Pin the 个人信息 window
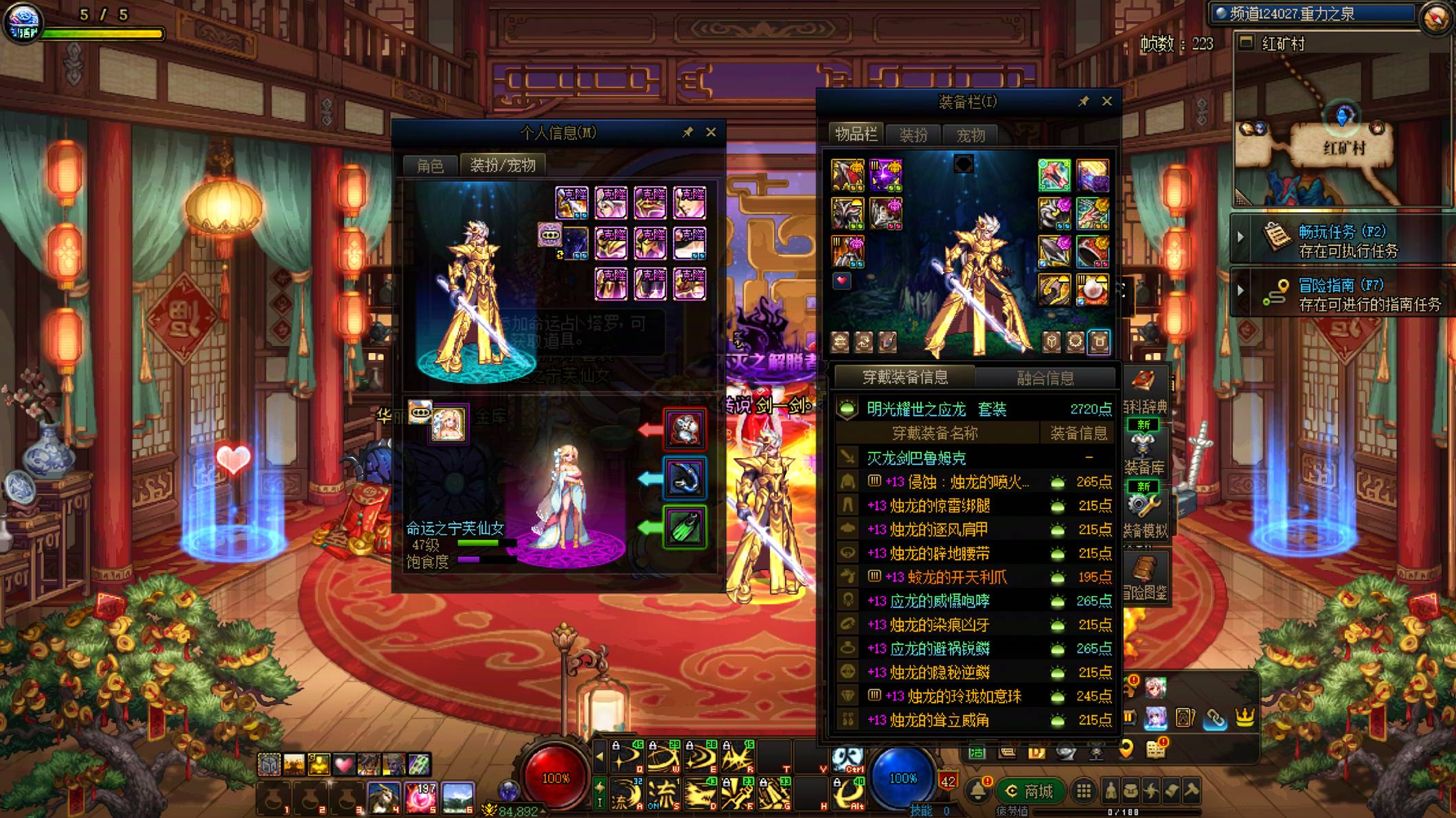The width and height of the screenshot is (1456, 818). pyautogui.click(x=687, y=132)
